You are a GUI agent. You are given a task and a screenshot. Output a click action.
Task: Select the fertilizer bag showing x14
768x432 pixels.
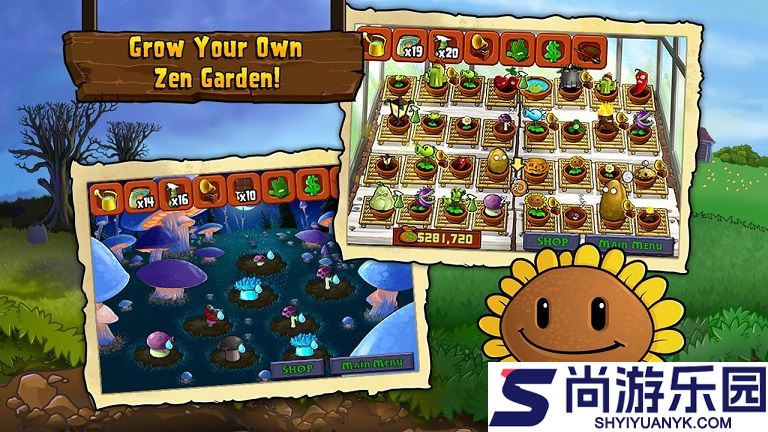tap(141, 195)
